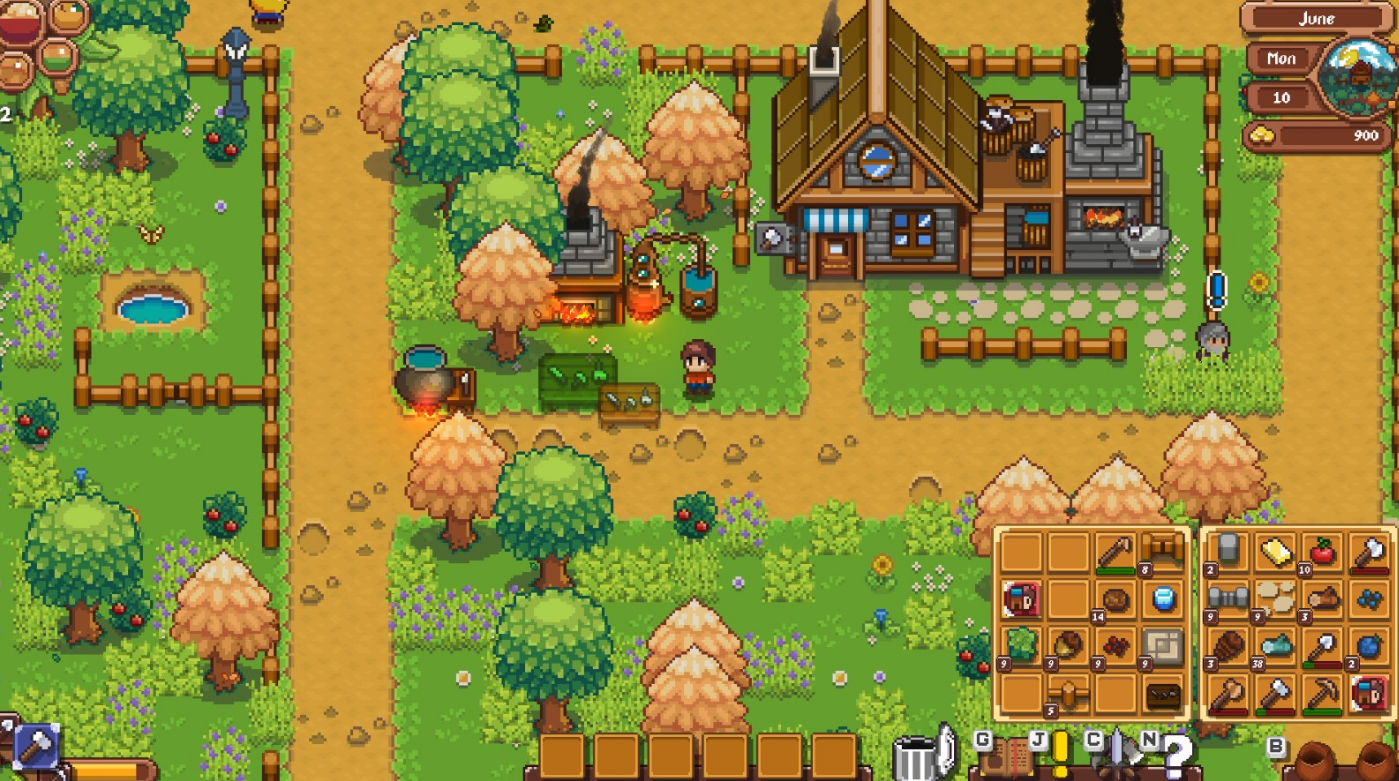Select the dark wooden chest item
The height and width of the screenshot is (781, 1399).
1164,693
